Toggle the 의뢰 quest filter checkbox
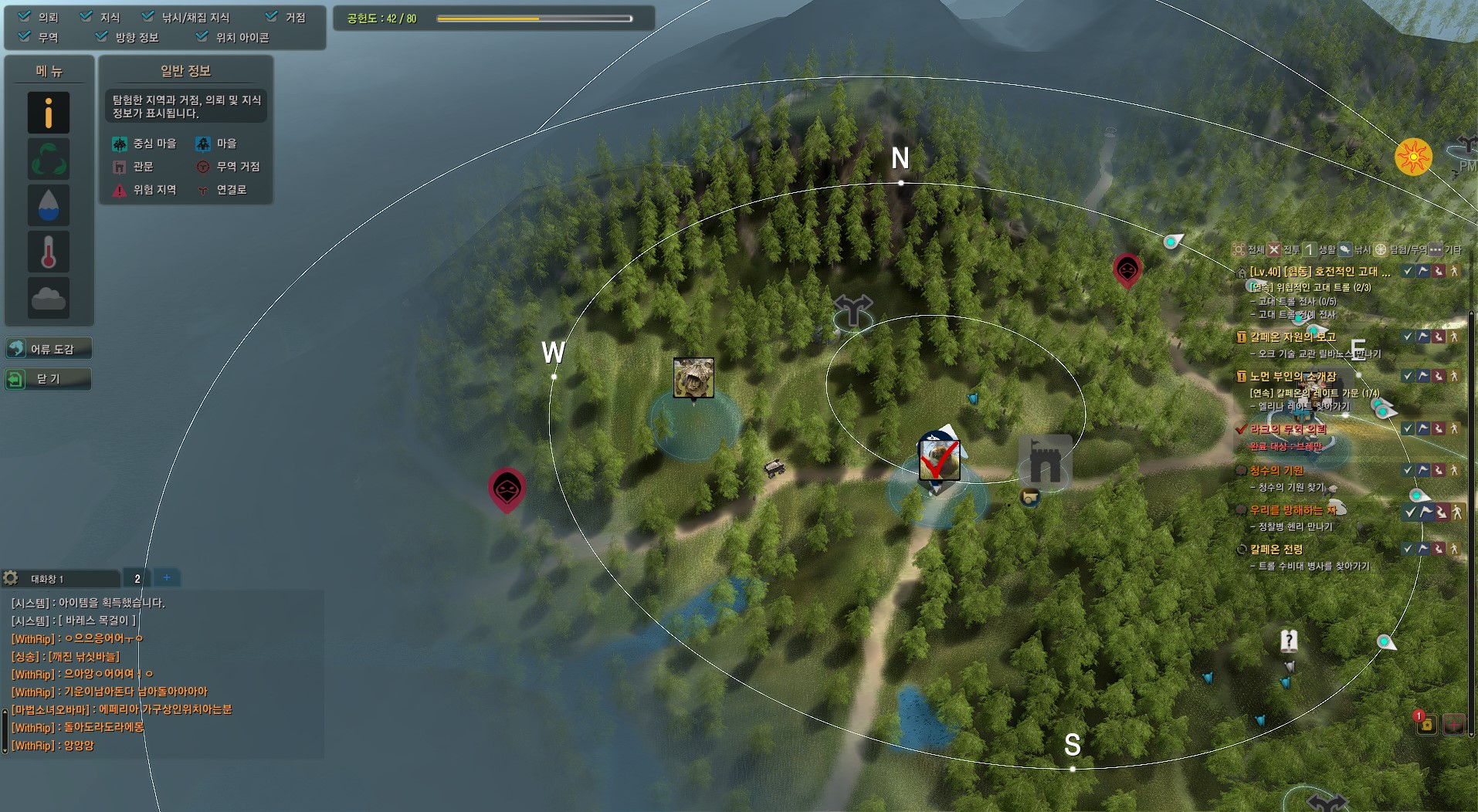1478x812 pixels. 25,16
